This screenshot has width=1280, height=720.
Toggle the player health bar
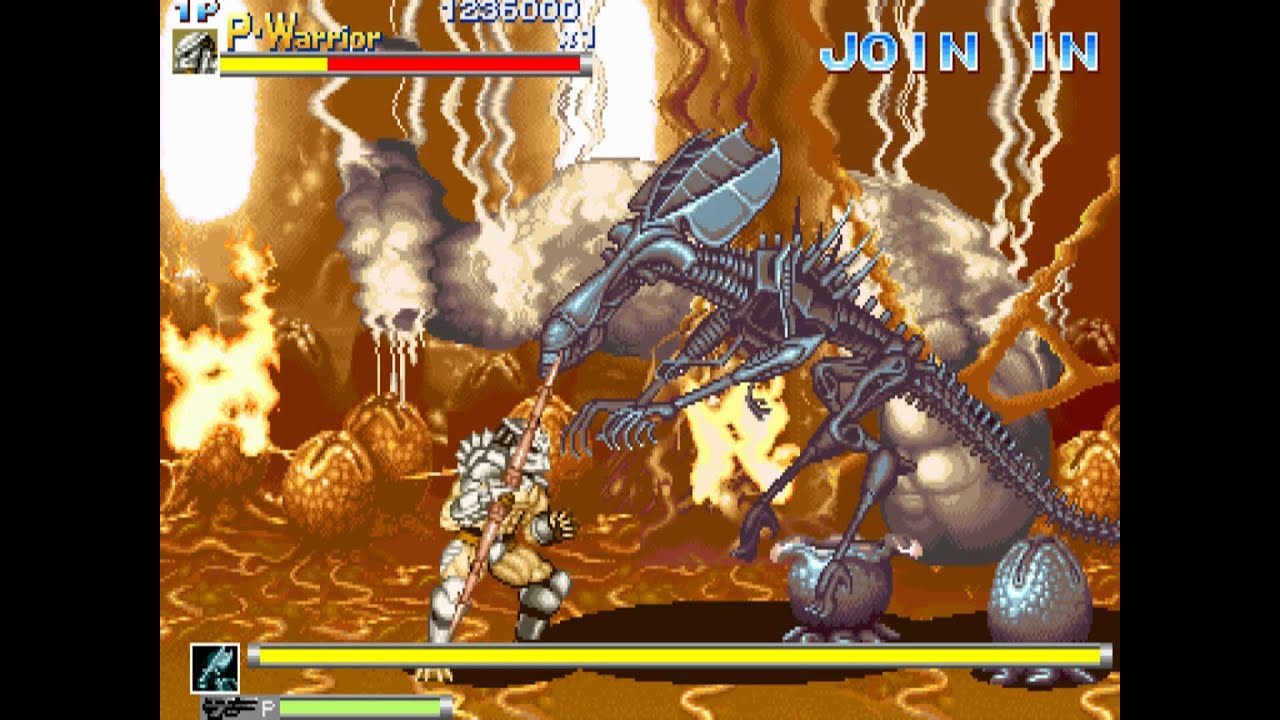tap(400, 67)
